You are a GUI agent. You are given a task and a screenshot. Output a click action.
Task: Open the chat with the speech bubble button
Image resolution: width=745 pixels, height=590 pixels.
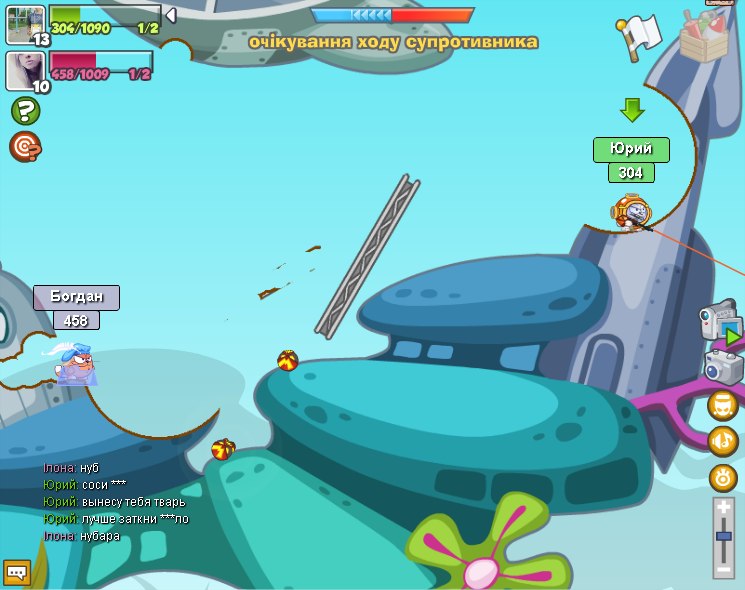16,572
